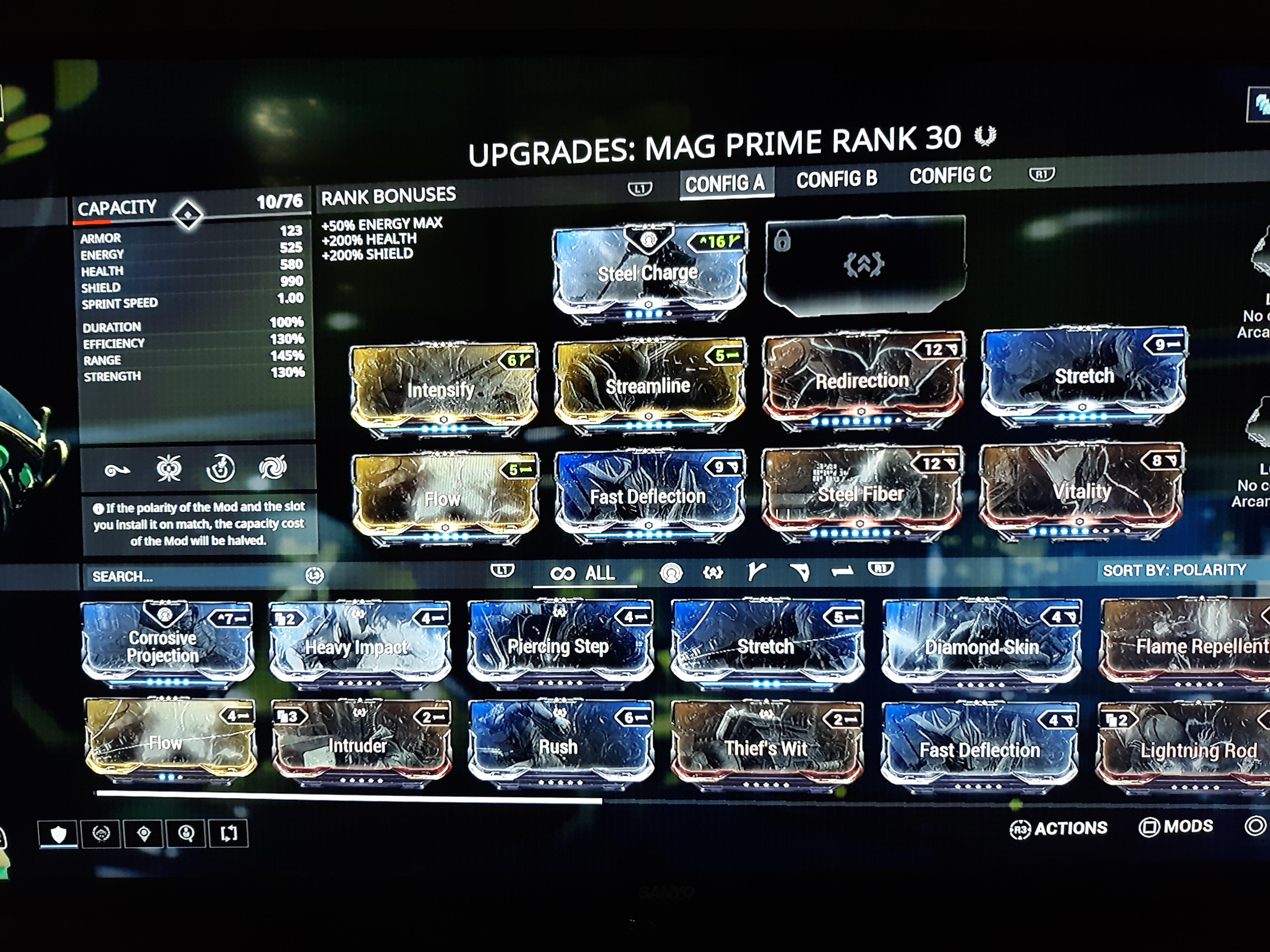The width and height of the screenshot is (1270, 952).
Task: Select the map marker icon in bottom toolbar
Action: tap(145, 833)
